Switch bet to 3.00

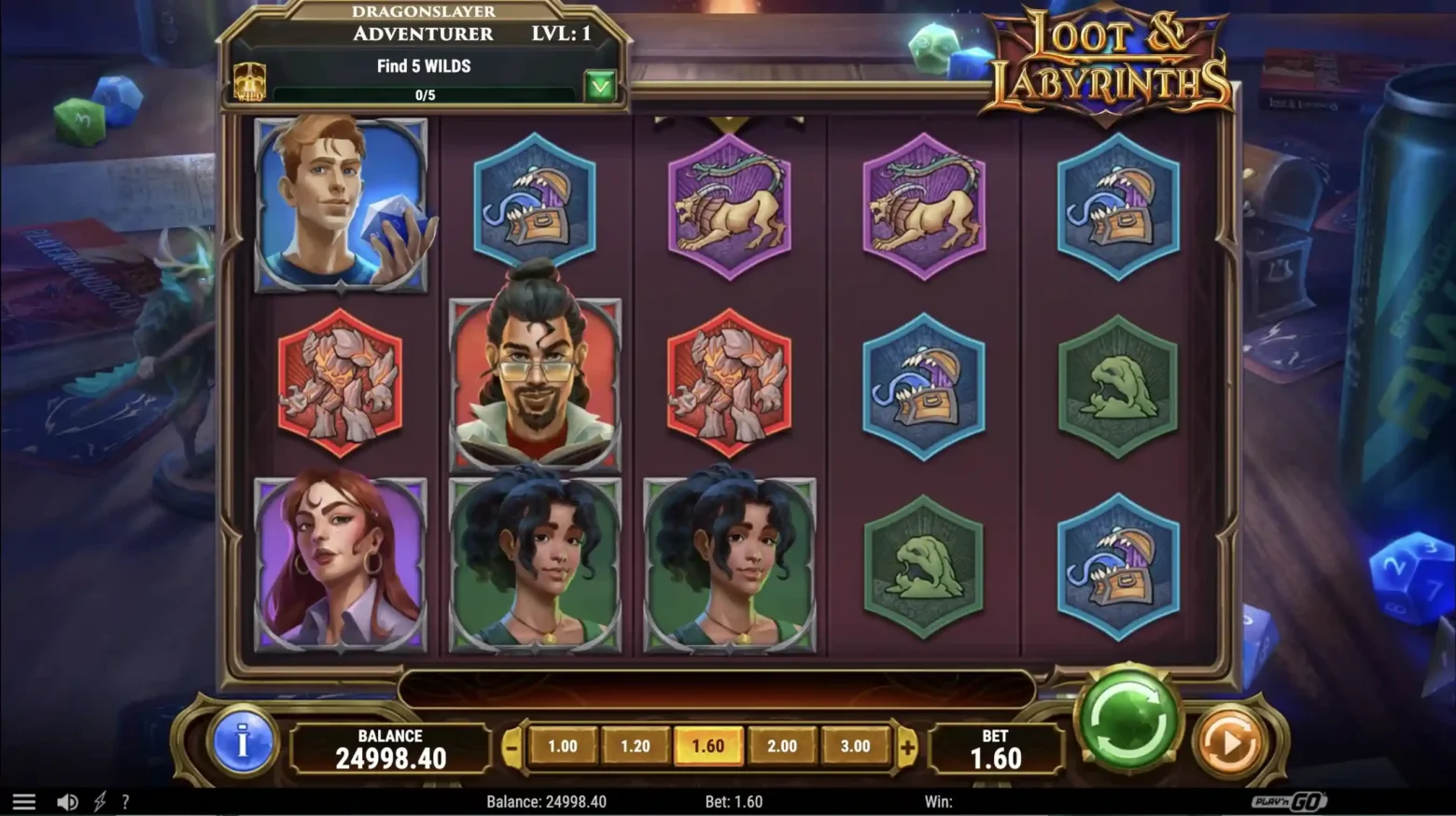coord(855,746)
